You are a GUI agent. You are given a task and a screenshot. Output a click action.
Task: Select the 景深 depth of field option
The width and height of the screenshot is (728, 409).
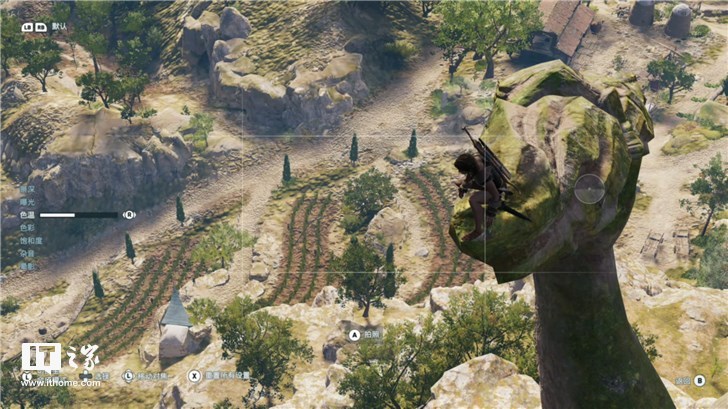(x=27, y=188)
